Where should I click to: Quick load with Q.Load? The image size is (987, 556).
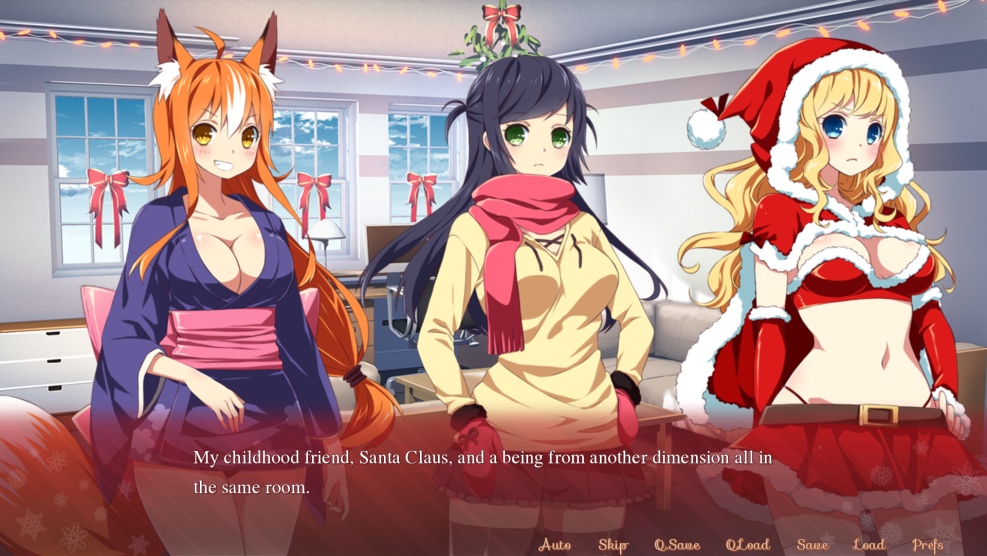point(747,545)
